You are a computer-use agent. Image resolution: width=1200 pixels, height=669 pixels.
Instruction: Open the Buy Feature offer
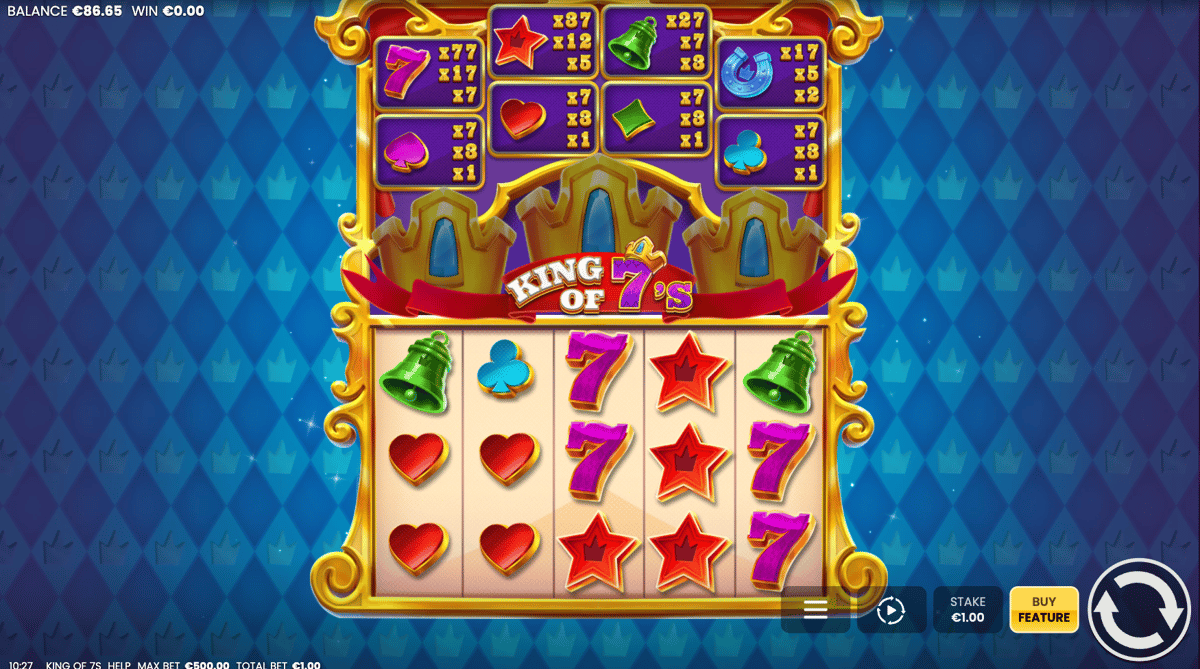coord(1043,610)
